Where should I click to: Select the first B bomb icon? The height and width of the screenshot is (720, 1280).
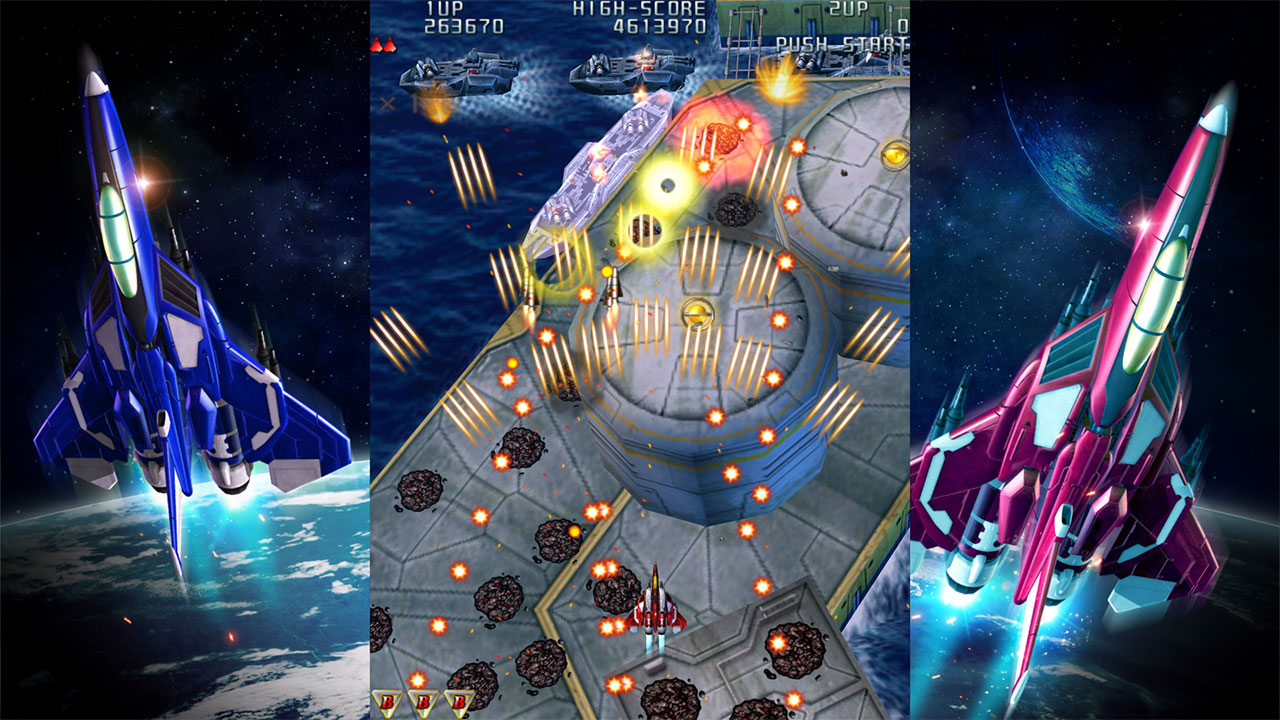pyautogui.click(x=388, y=702)
